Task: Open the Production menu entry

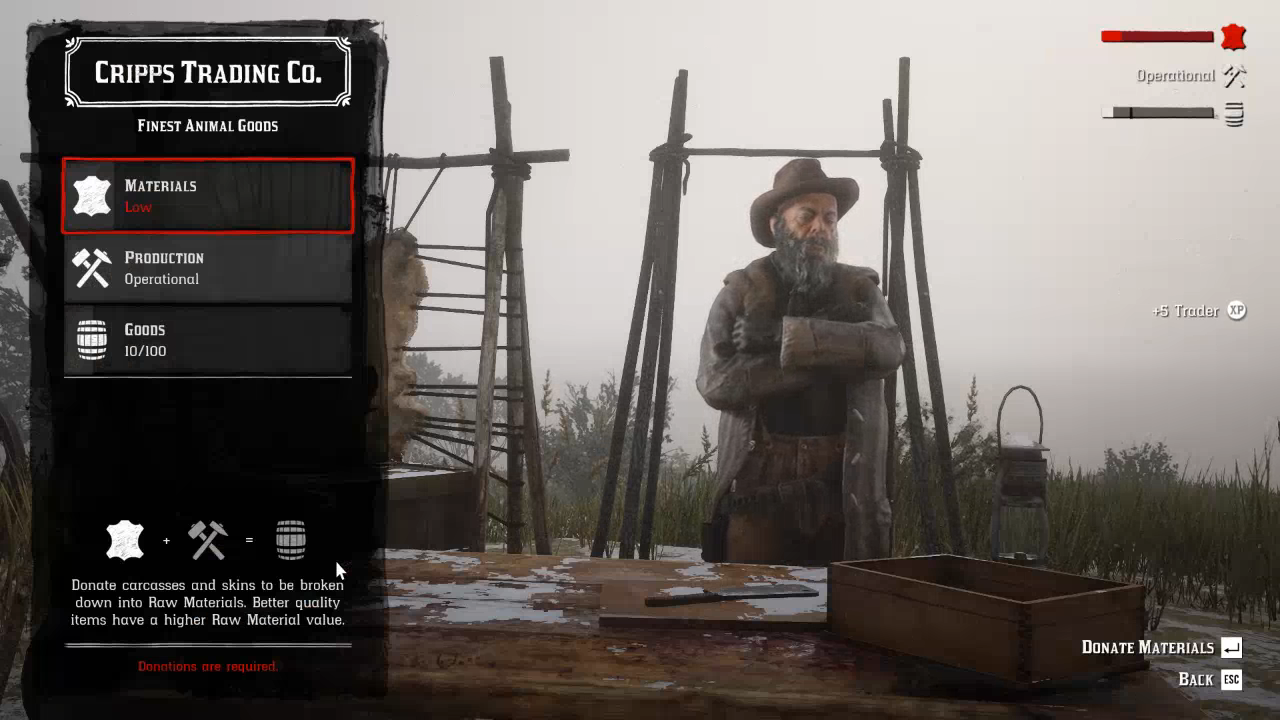Action: coord(208,268)
